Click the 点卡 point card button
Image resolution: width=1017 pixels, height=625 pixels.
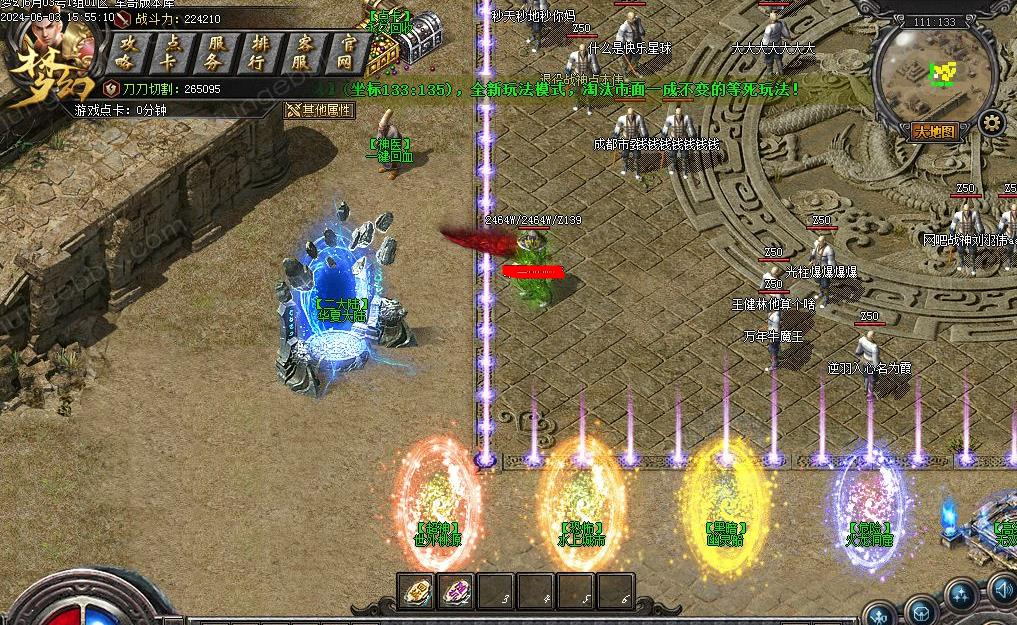pyautogui.click(x=169, y=52)
